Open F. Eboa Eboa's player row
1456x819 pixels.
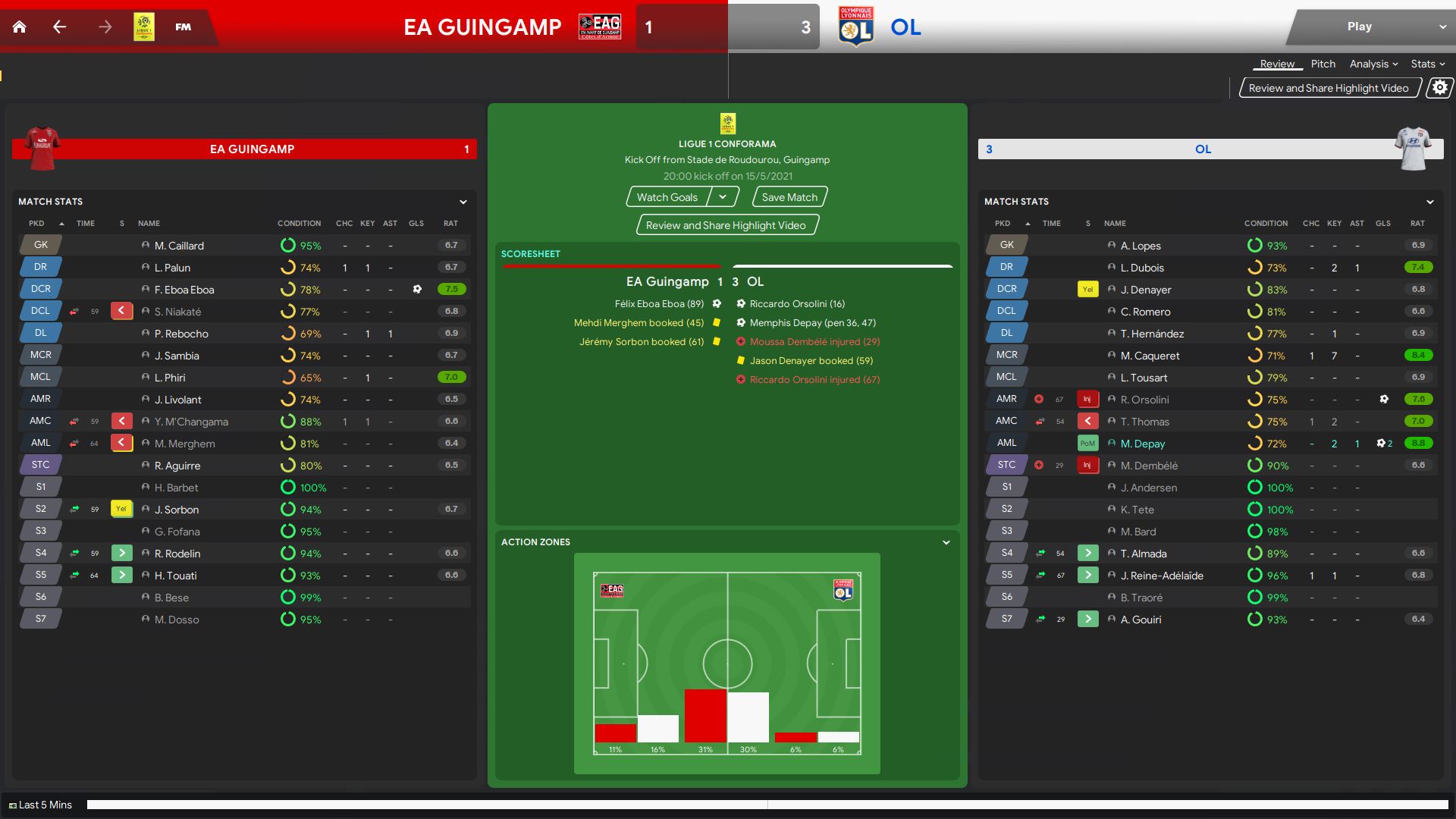coord(184,290)
